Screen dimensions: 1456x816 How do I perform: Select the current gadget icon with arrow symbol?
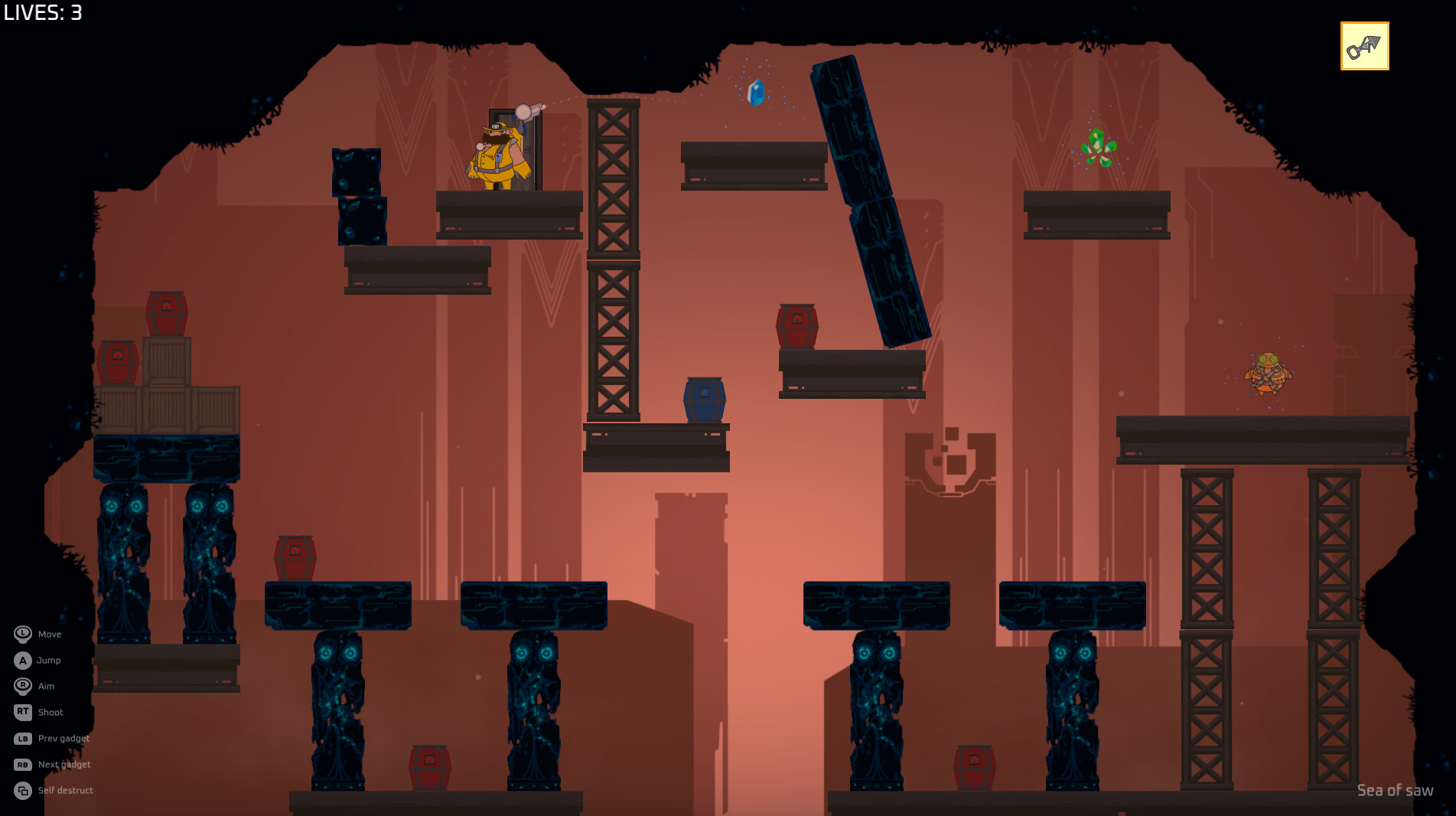pyautogui.click(x=1364, y=46)
